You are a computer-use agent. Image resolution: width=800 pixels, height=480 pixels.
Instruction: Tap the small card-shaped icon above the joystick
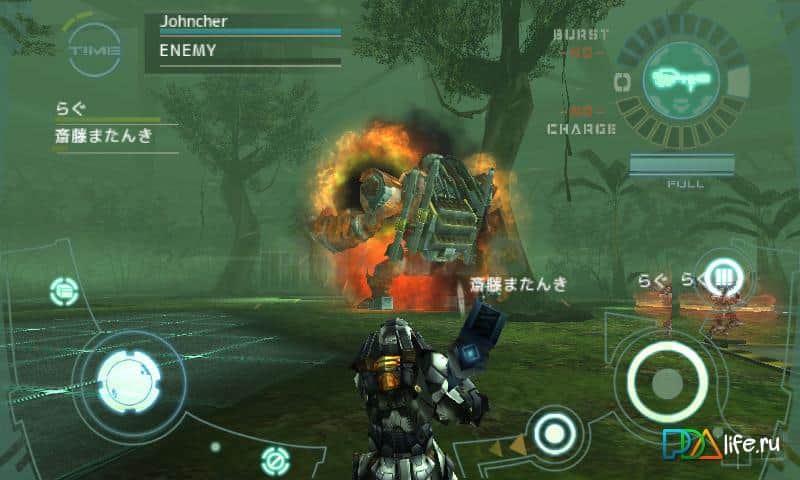coord(64,291)
